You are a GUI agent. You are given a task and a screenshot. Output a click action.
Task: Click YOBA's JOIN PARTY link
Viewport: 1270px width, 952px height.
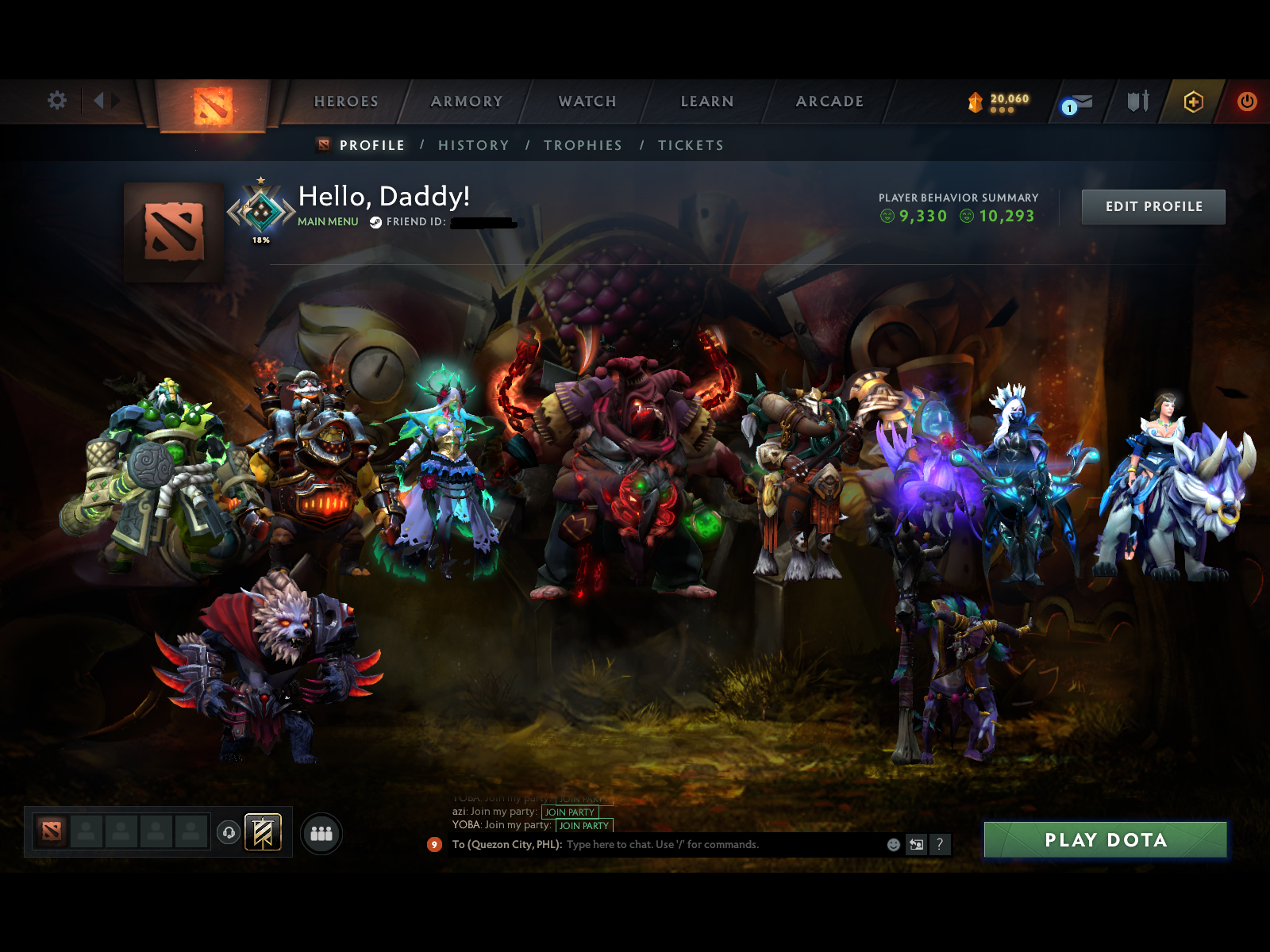pos(583,826)
